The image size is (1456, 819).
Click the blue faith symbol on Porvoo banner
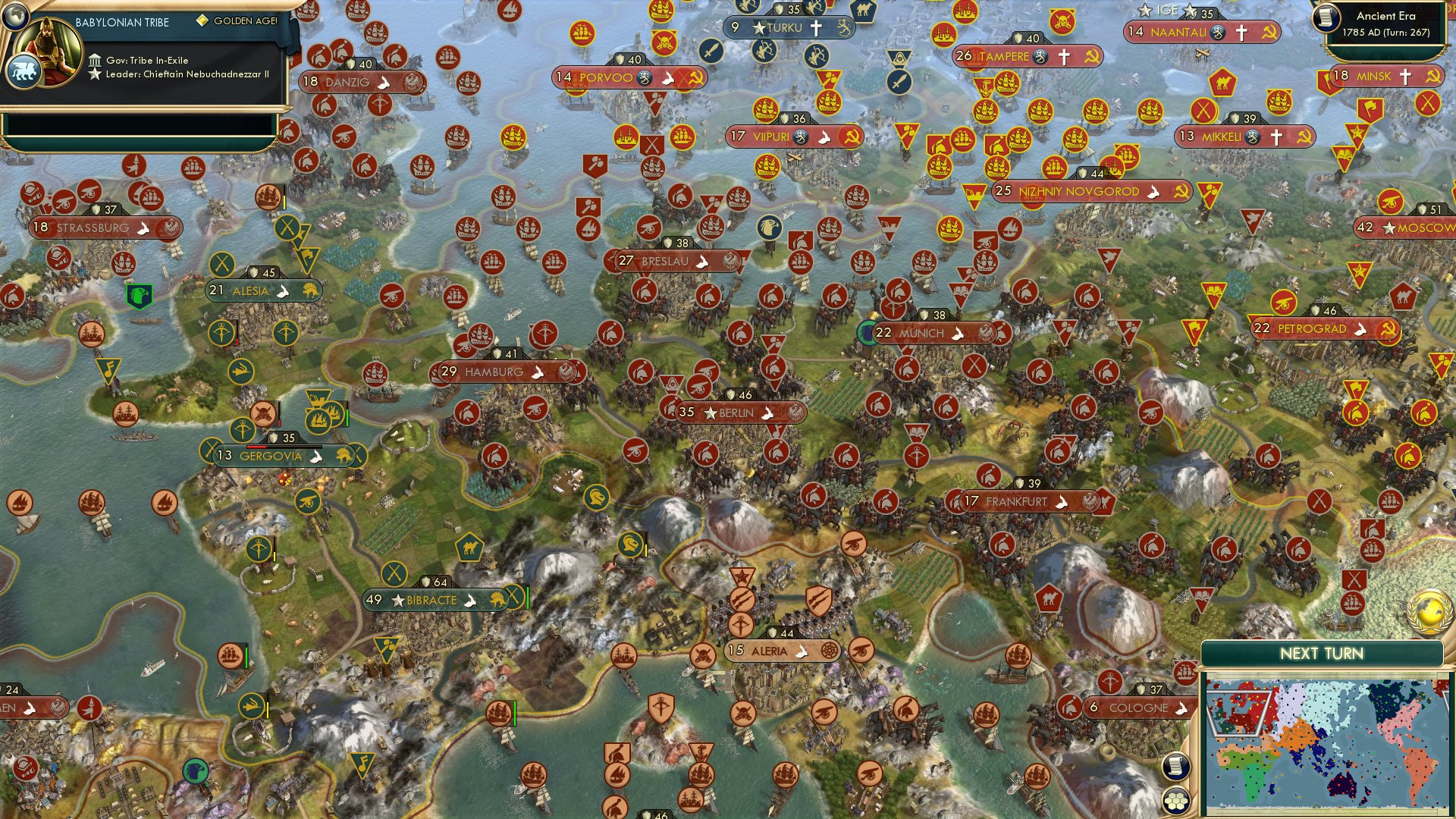pyautogui.click(x=645, y=77)
